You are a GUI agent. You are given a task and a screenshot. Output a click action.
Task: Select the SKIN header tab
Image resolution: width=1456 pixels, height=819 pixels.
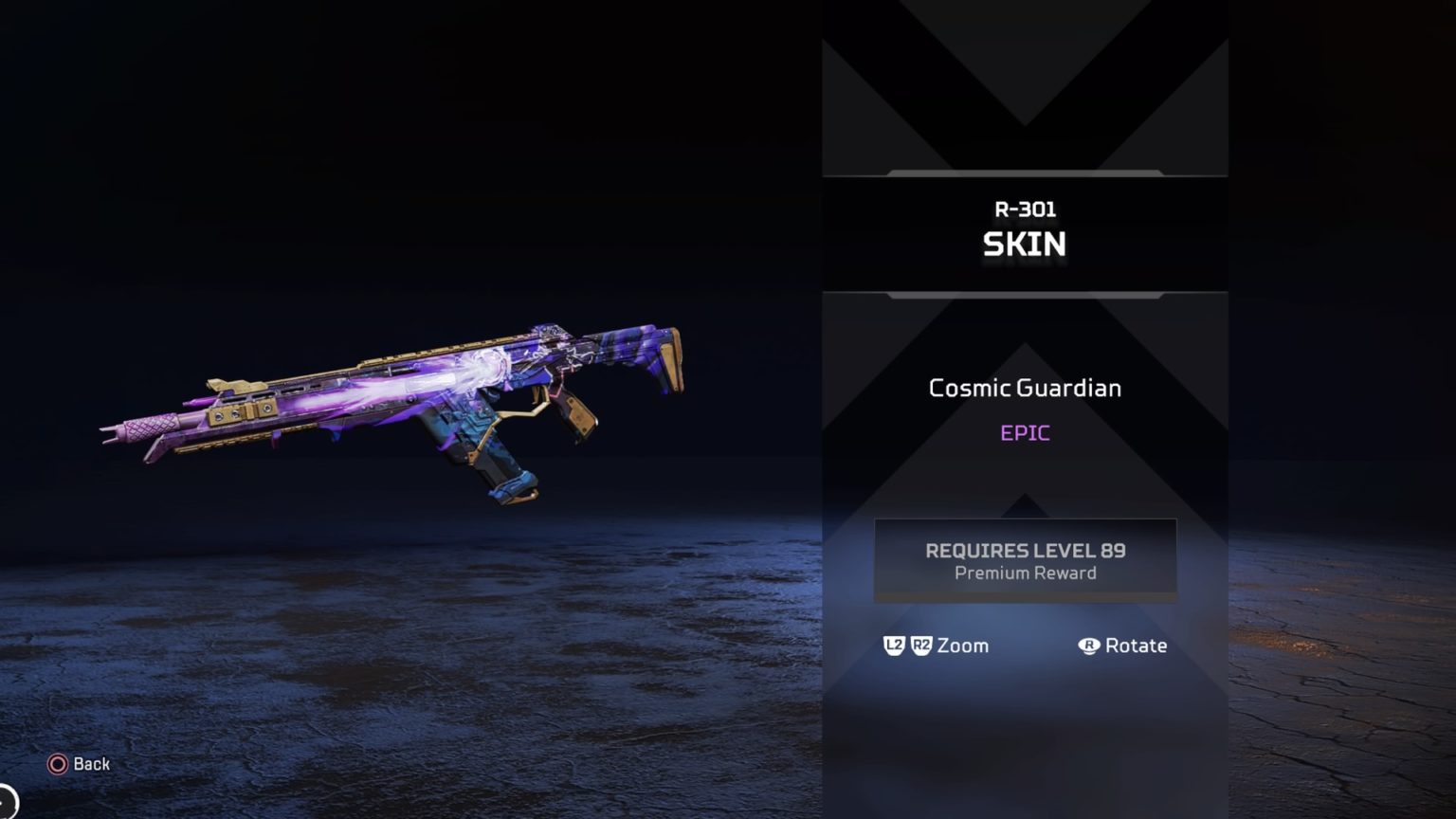pyautogui.click(x=1025, y=245)
